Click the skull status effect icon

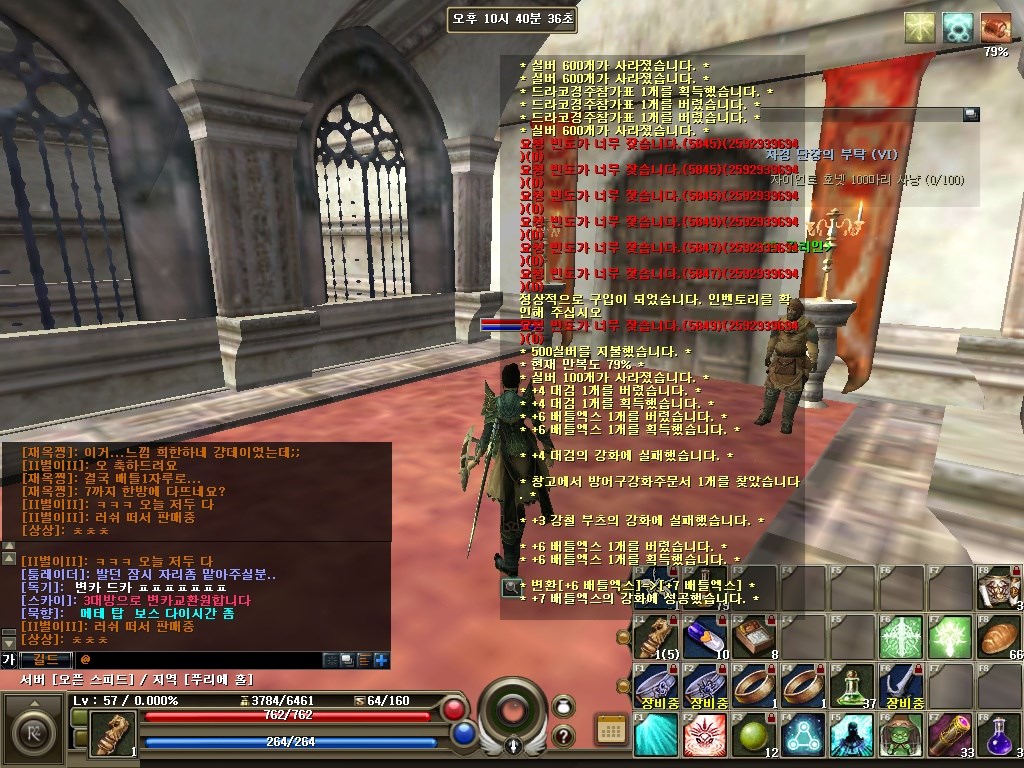pyautogui.click(x=958, y=27)
